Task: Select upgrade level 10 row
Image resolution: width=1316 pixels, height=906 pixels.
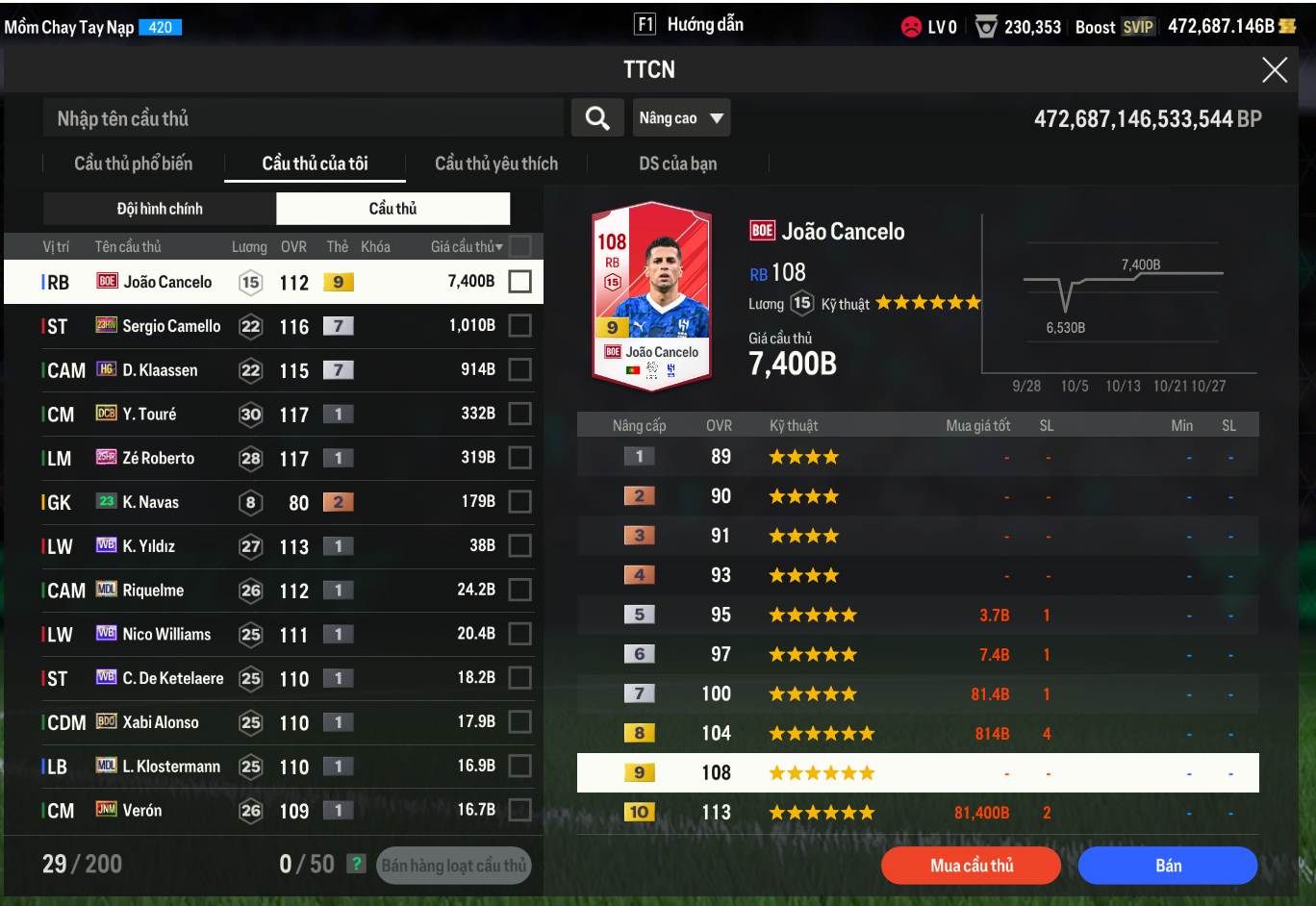Action: [x=917, y=813]
